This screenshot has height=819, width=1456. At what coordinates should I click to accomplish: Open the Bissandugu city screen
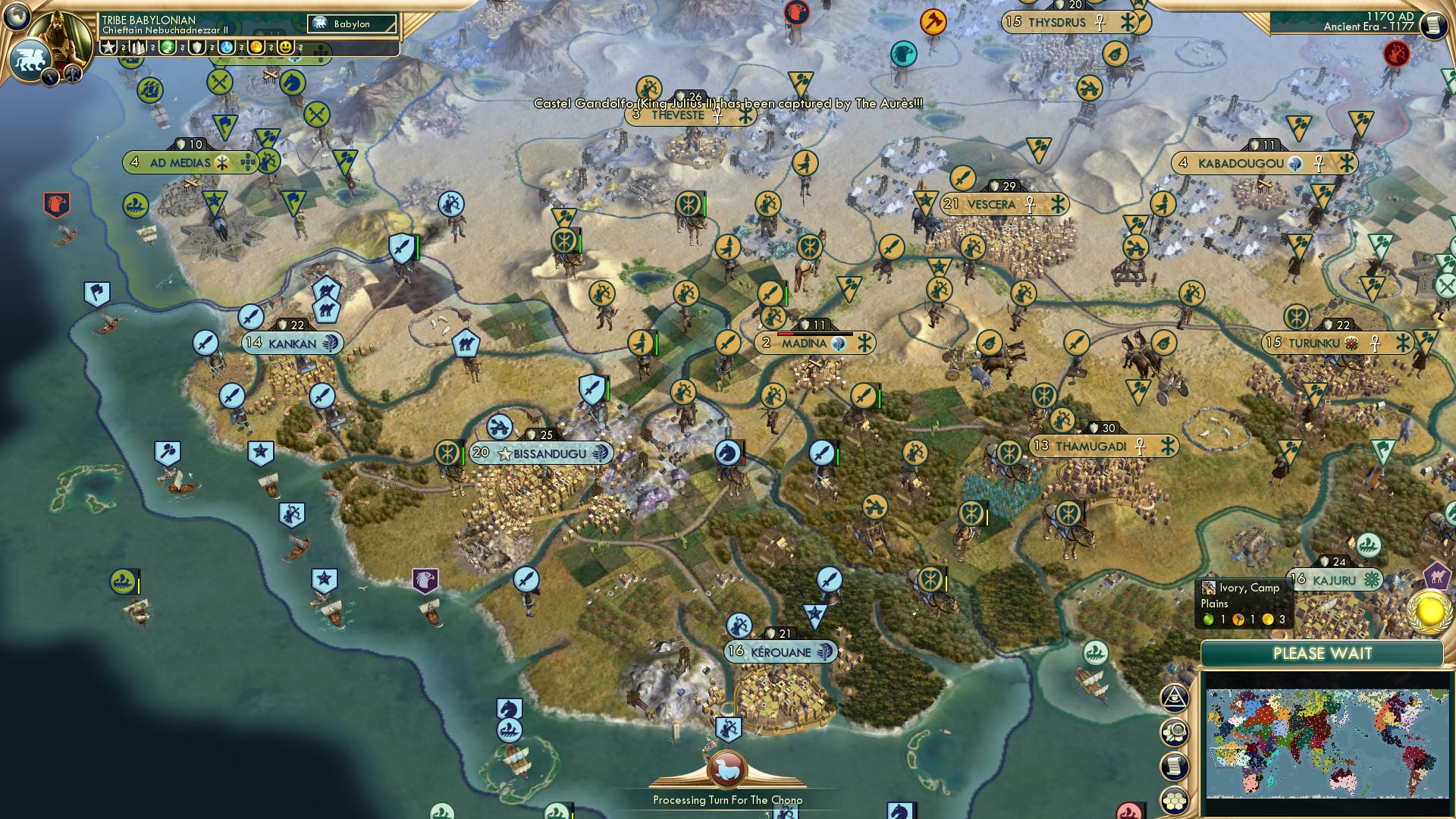[x=538, y=452]
